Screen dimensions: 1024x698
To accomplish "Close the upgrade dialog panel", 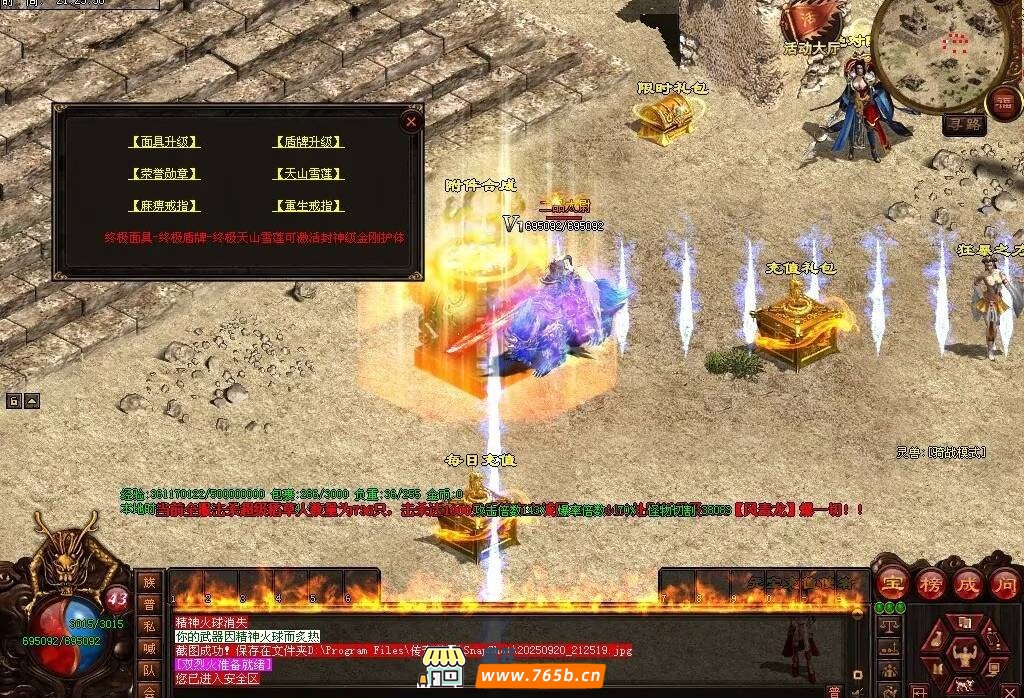I will (410, 121).
